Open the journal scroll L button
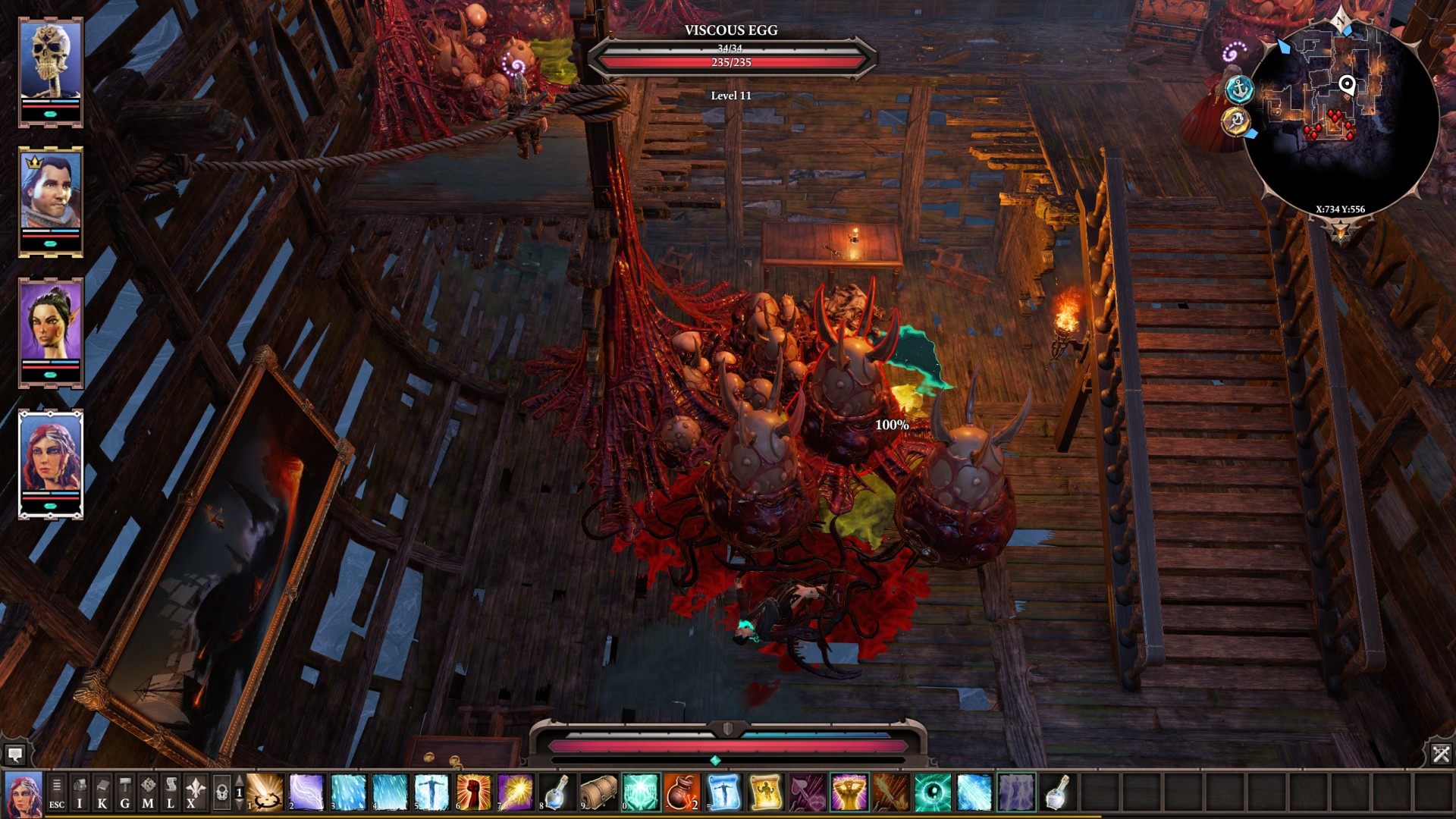Viewport: 1456px width, 819px height. [x=171, y=792]
